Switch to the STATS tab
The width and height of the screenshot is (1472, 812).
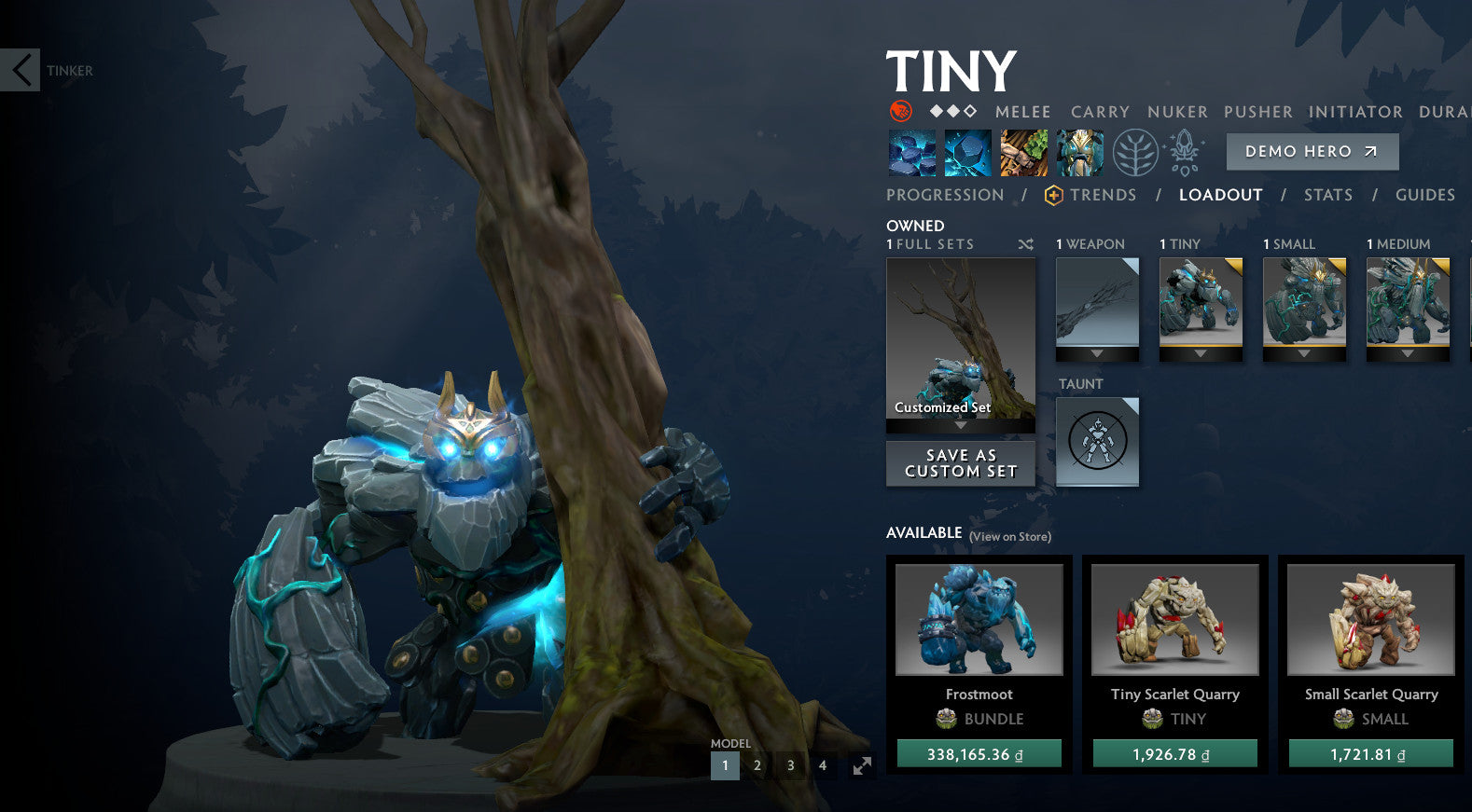pyautogui.click(x=1328, y=195)
